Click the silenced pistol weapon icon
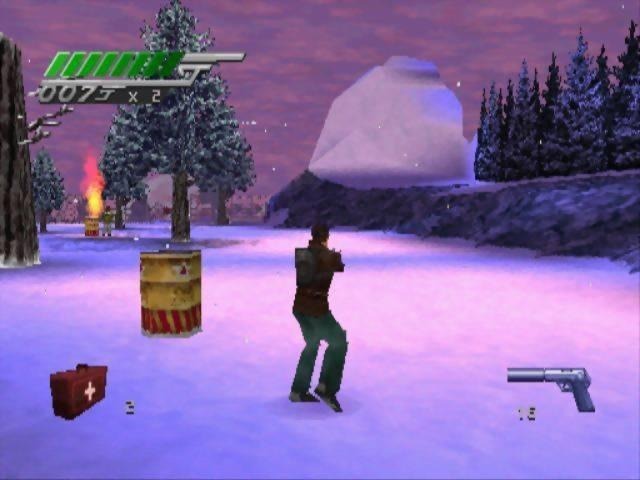This screenshot has height=480, width=640. [x=553, y=384]
